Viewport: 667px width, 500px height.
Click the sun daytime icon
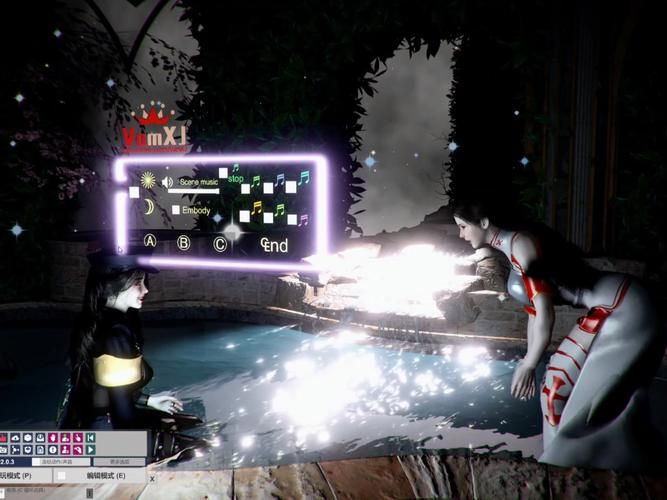click(x=148, y=180)
